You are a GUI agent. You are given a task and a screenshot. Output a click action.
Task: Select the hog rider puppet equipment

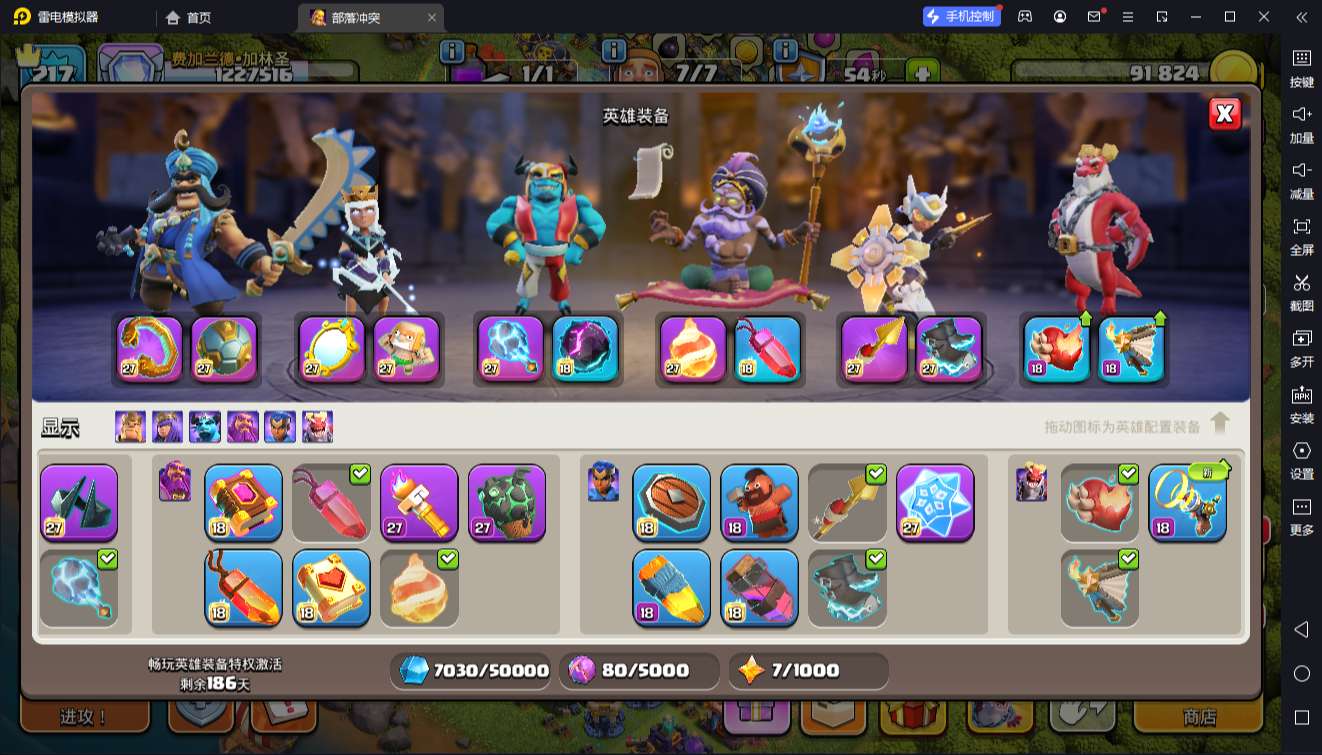pyautogui.click(x=759, y=502)
